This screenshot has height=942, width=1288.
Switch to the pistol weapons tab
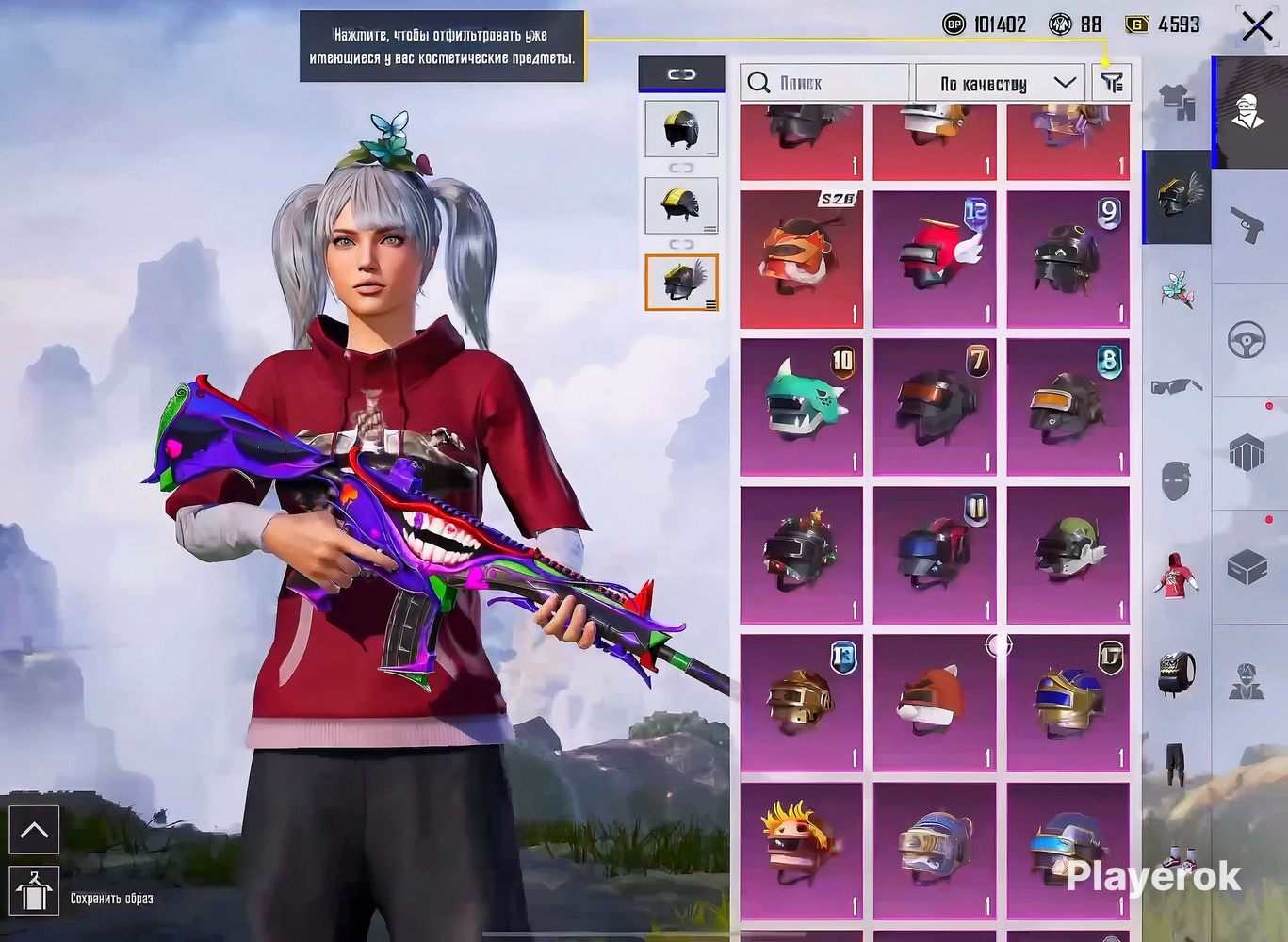(x=1247, y=226)
